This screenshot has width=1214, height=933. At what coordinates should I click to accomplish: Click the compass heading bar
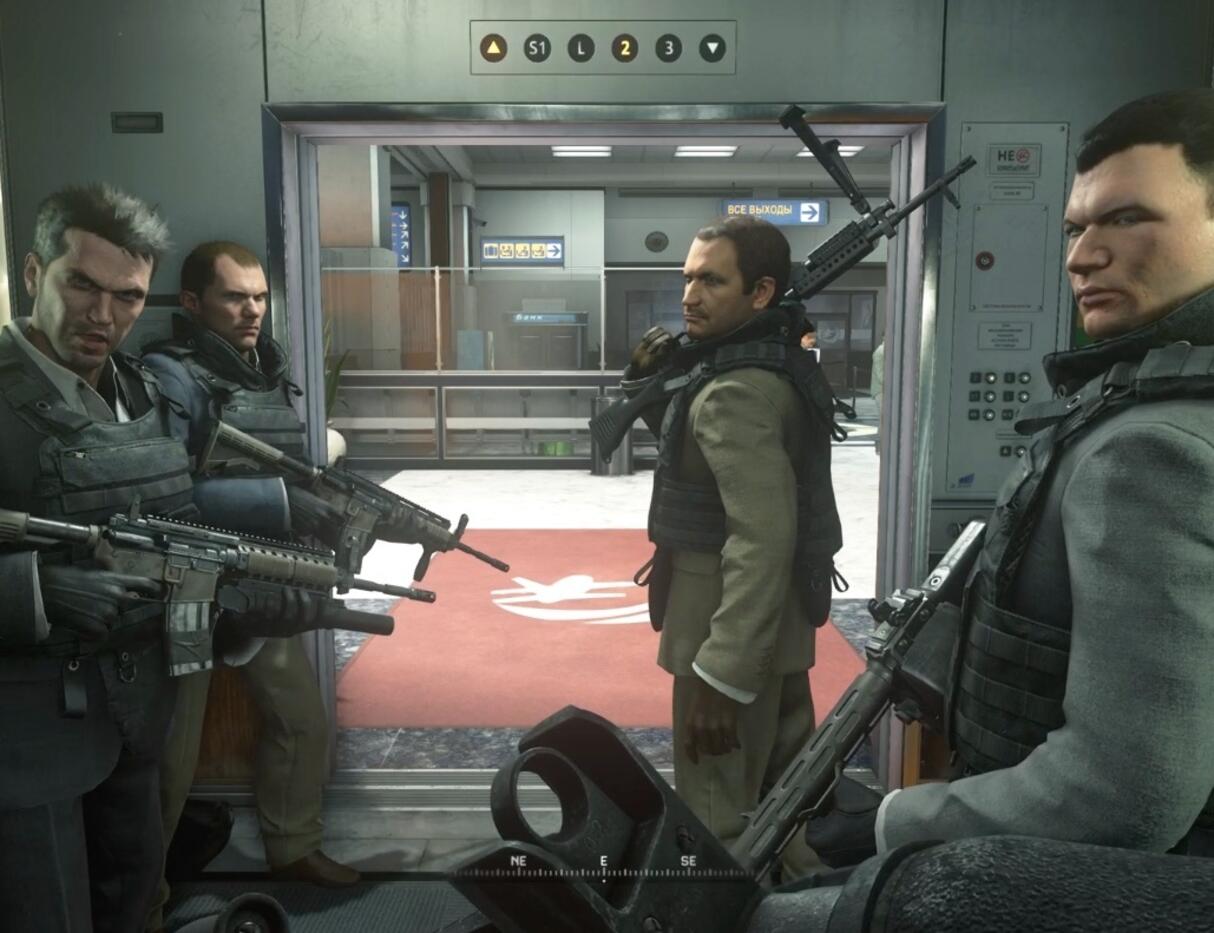coord(603,870)
